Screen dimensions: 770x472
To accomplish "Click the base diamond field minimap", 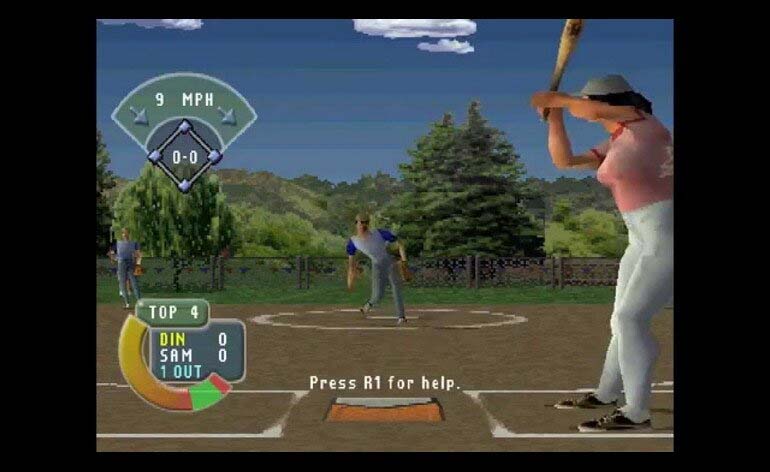I will [x=184, y=155].
